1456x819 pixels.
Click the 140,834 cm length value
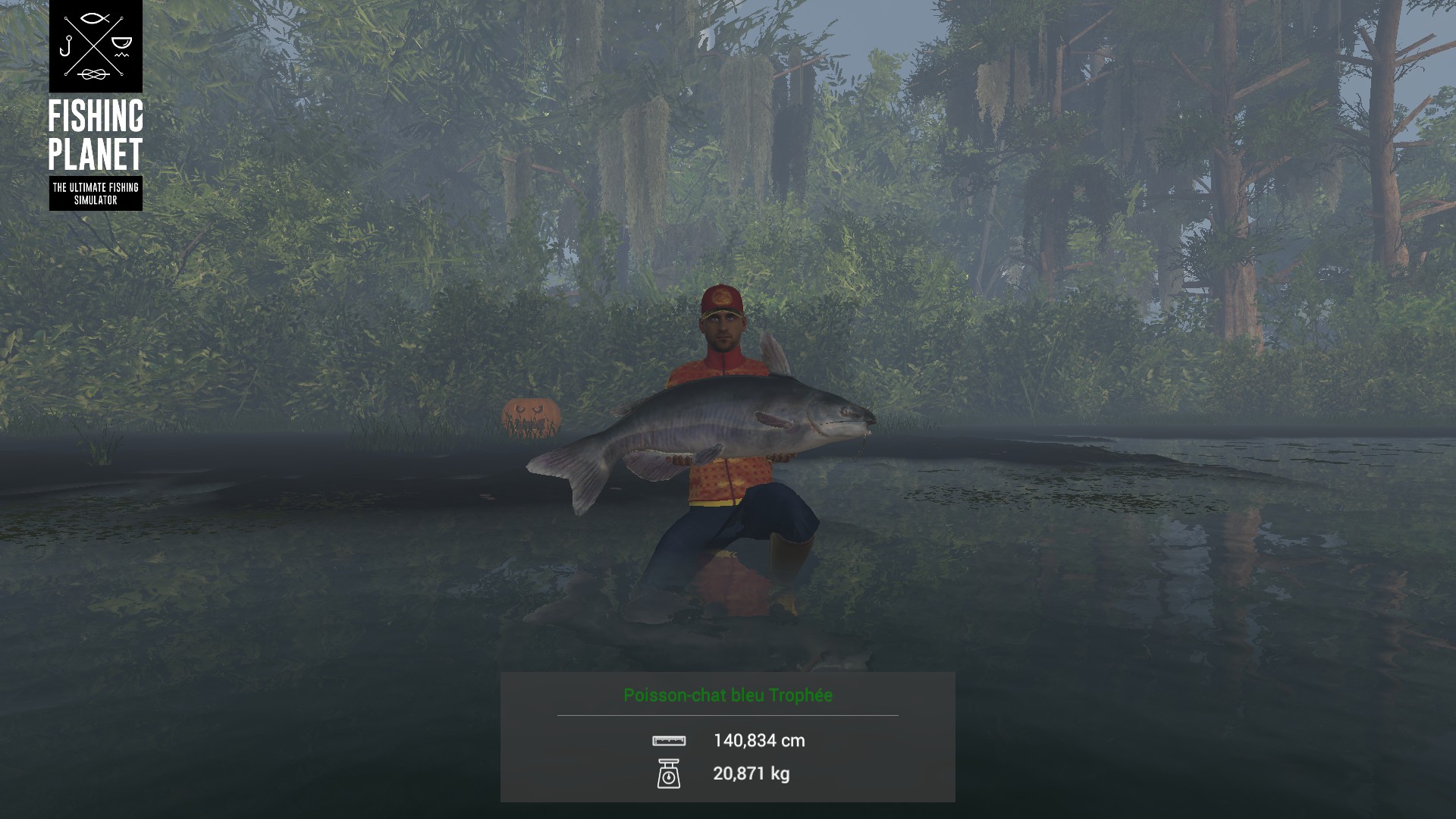(x=760, y=742)
